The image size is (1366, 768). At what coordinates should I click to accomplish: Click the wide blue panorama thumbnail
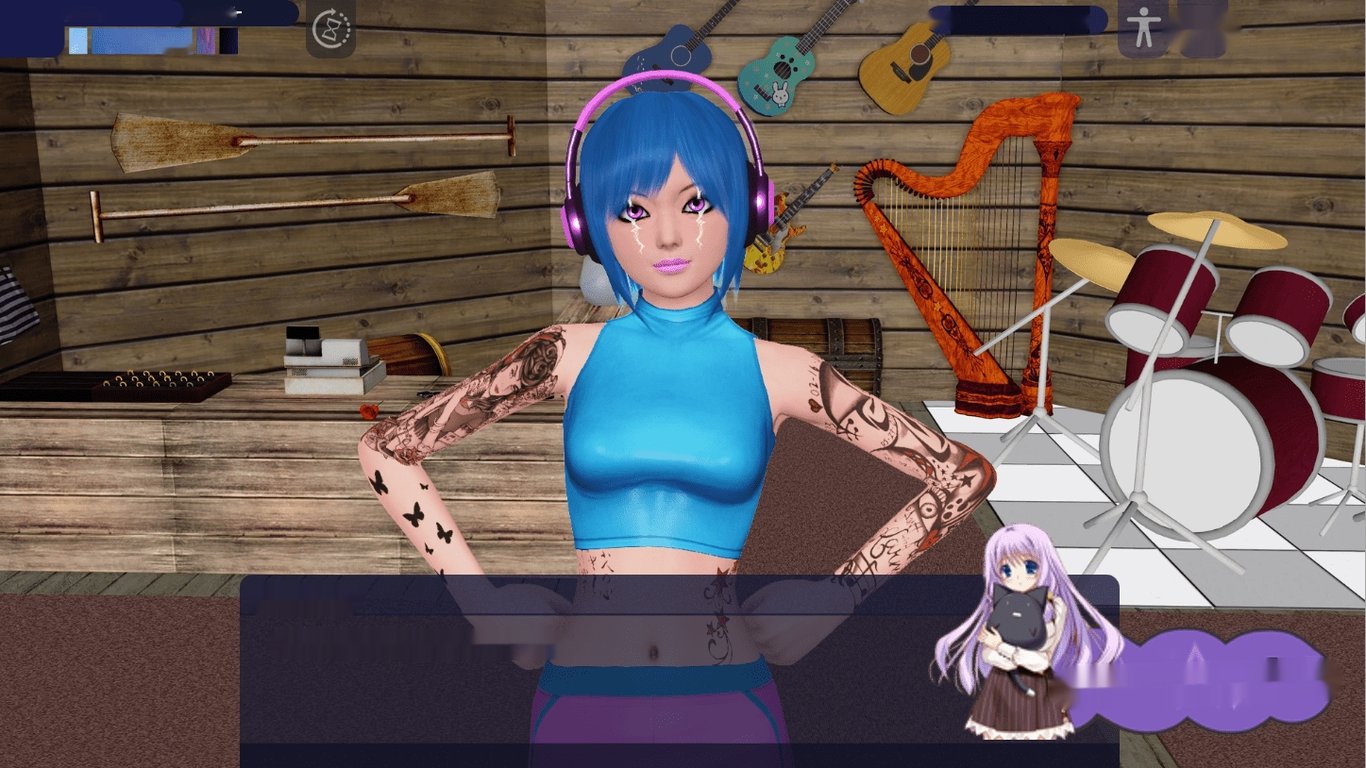tap(140, 40)
